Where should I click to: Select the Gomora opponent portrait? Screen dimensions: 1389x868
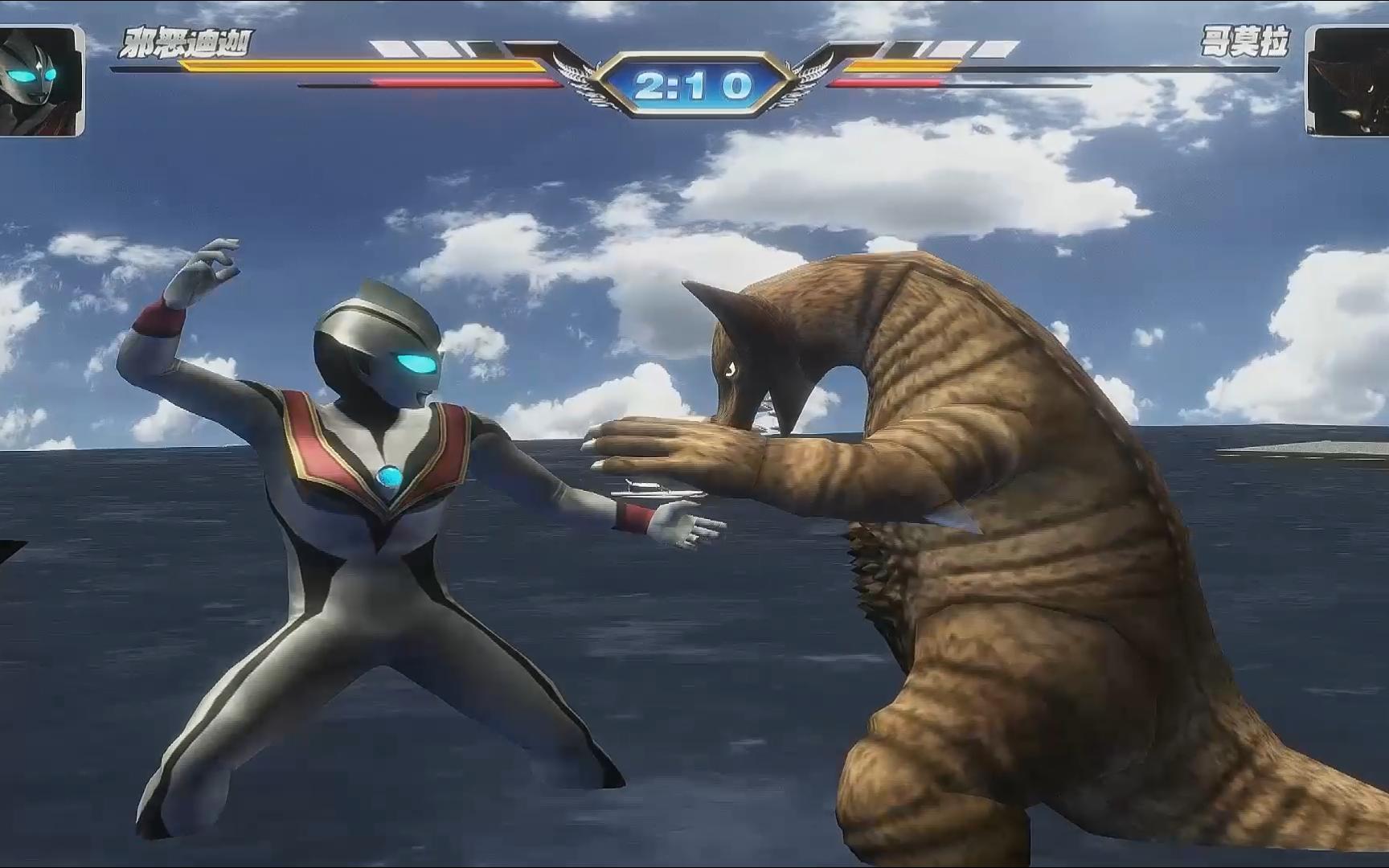1346,81
